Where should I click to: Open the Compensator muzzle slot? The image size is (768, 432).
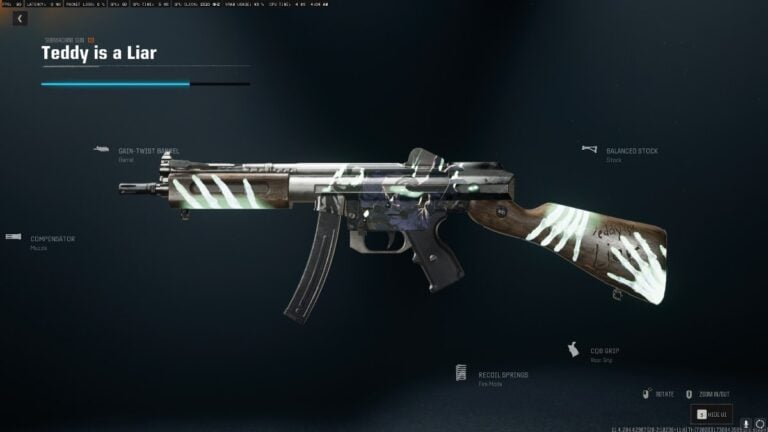(52, 240)
